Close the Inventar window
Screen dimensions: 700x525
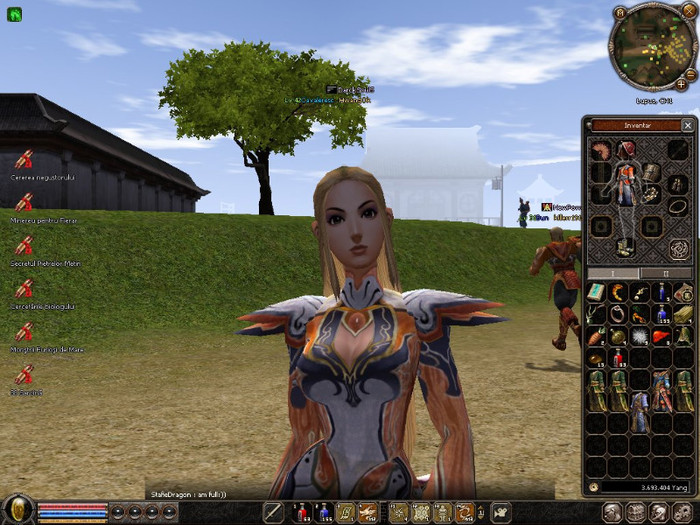tap(687, 126)
